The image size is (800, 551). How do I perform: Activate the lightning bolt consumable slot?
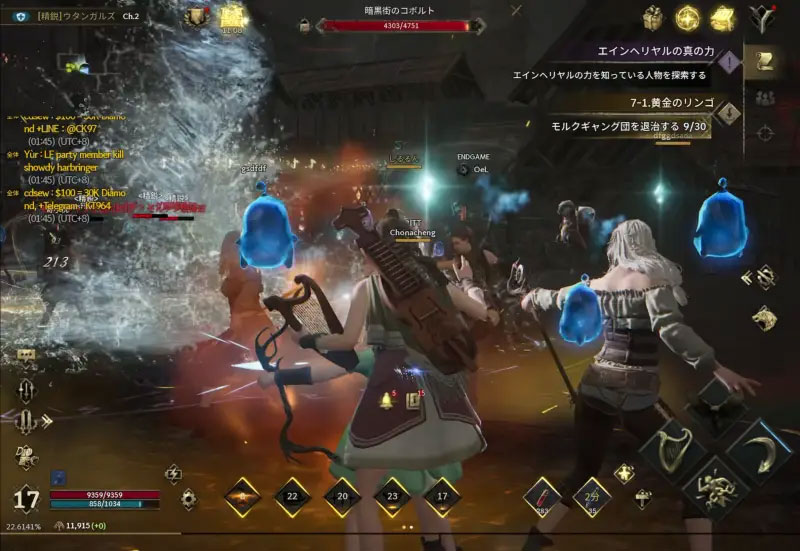coord(592,493)
